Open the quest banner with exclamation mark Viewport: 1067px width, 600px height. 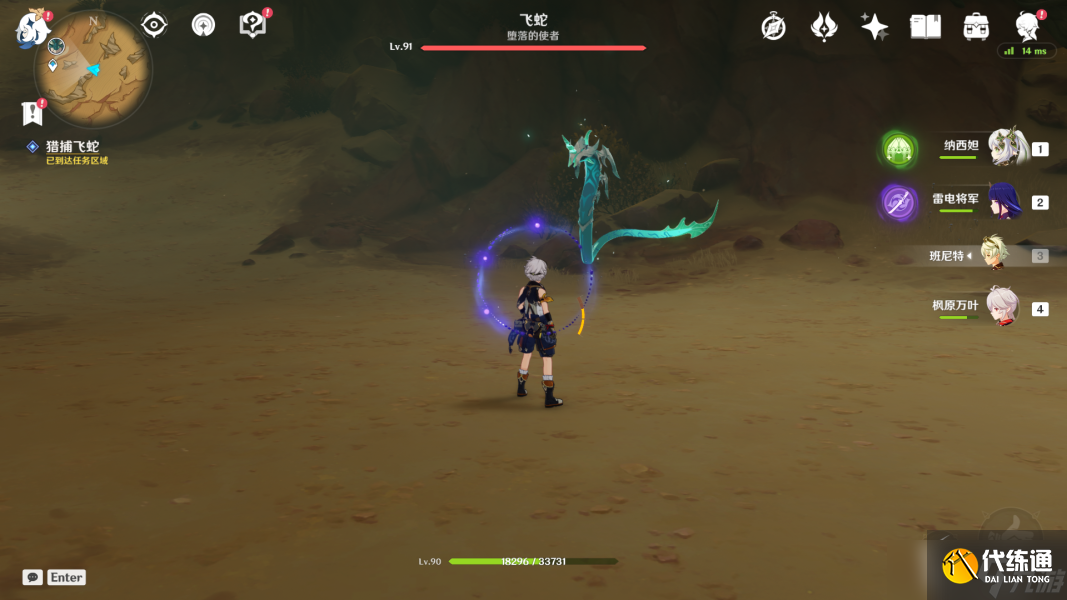(32, 113)
